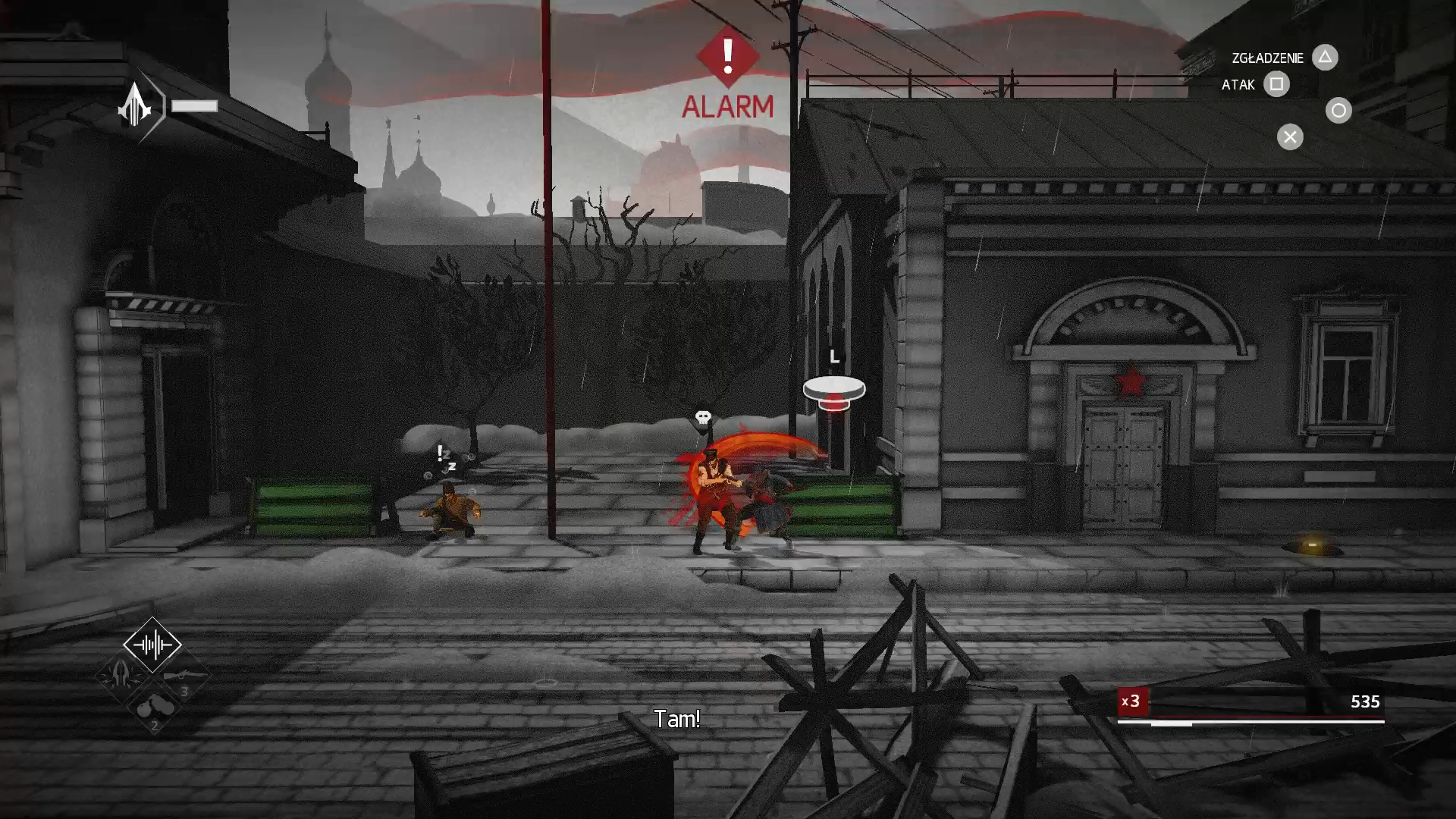Viewport: 1456px width, 819px height.
Task: Click the Assassin insignia emblem
Action: (x=136, y=105)
